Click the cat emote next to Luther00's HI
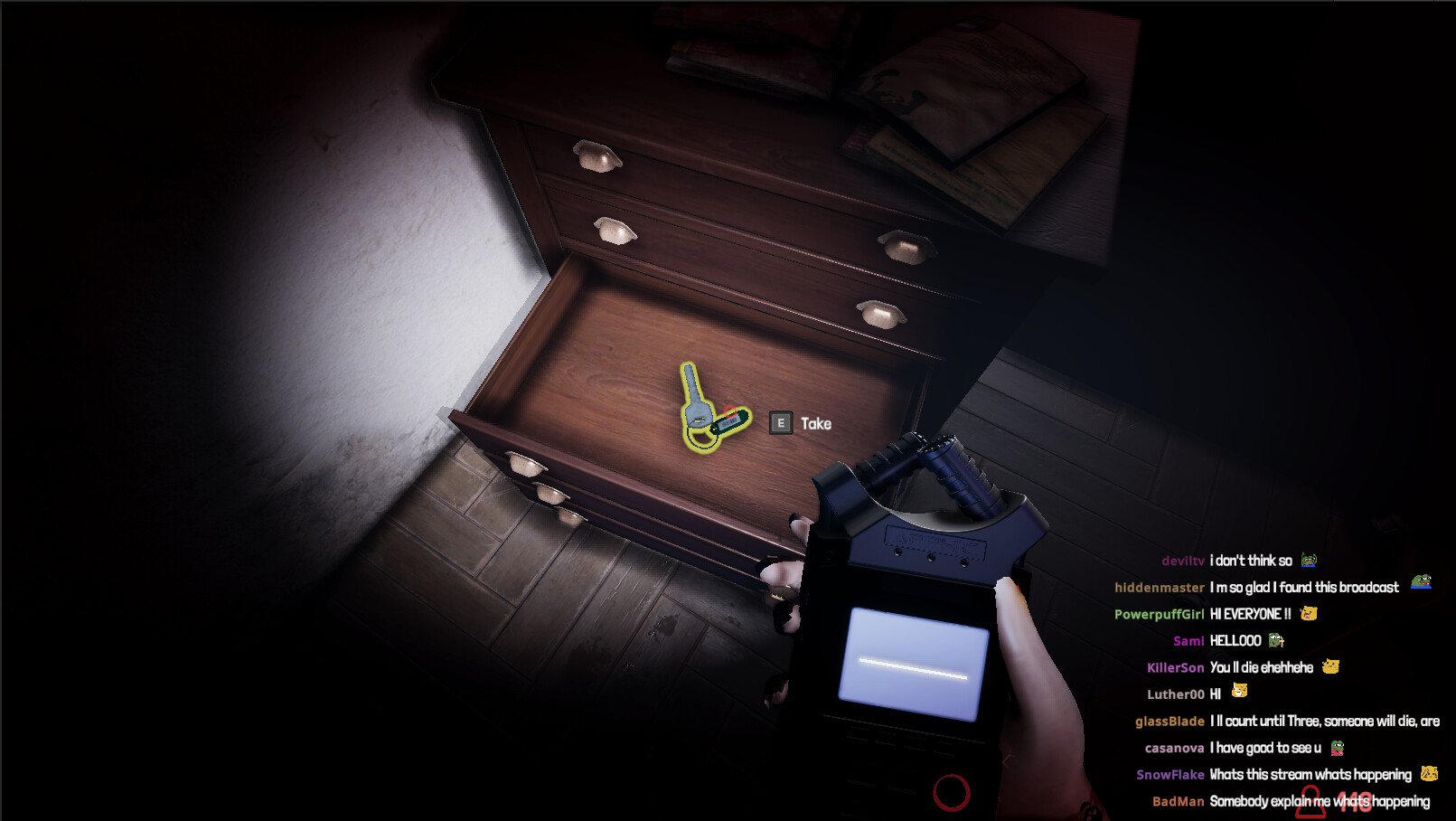The height and width of the screenshot is (821, 1456). tap(1240, 691)
